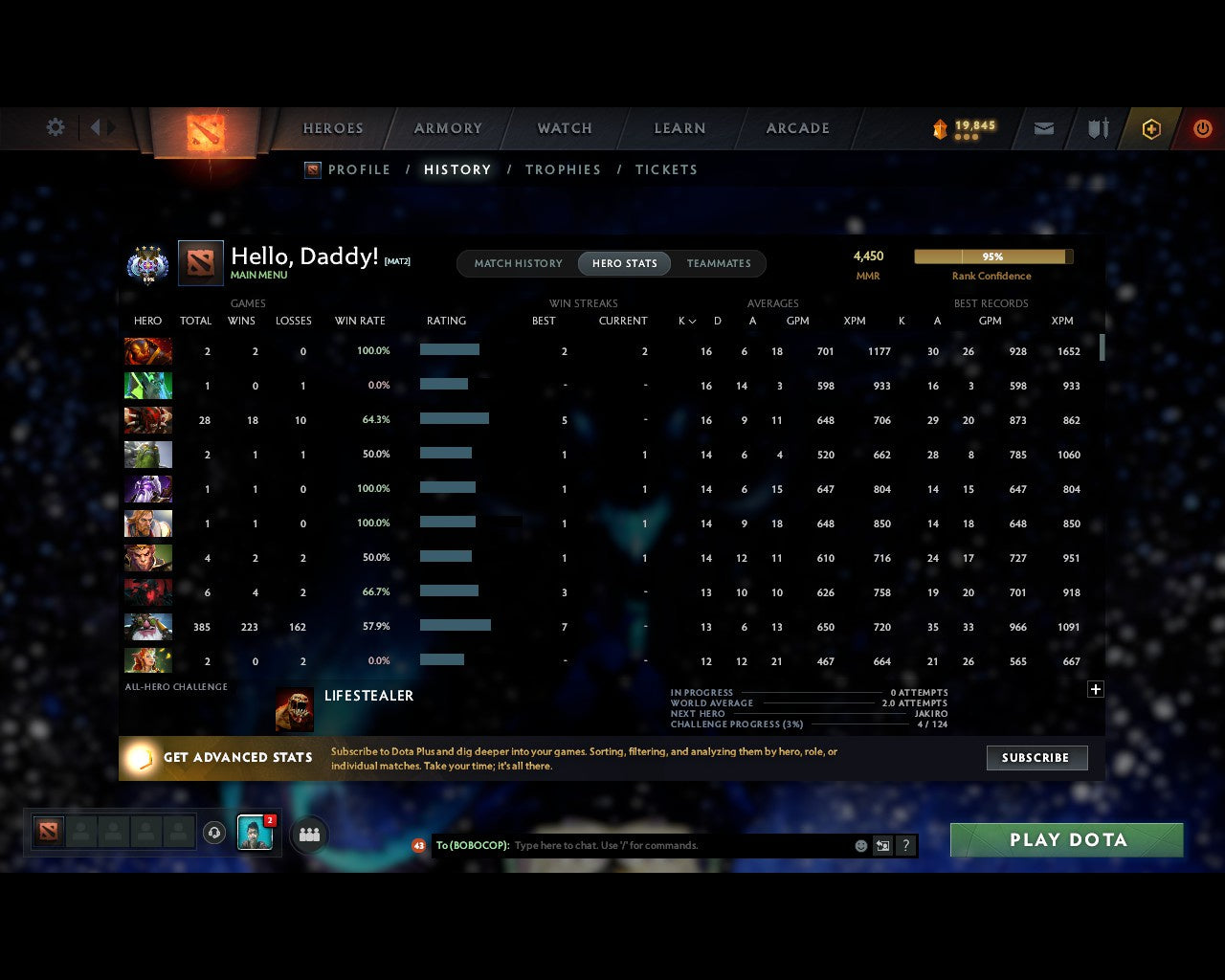
Task: Click the Dota 2 logo above Main Menu
Action: tap(201, 263)
